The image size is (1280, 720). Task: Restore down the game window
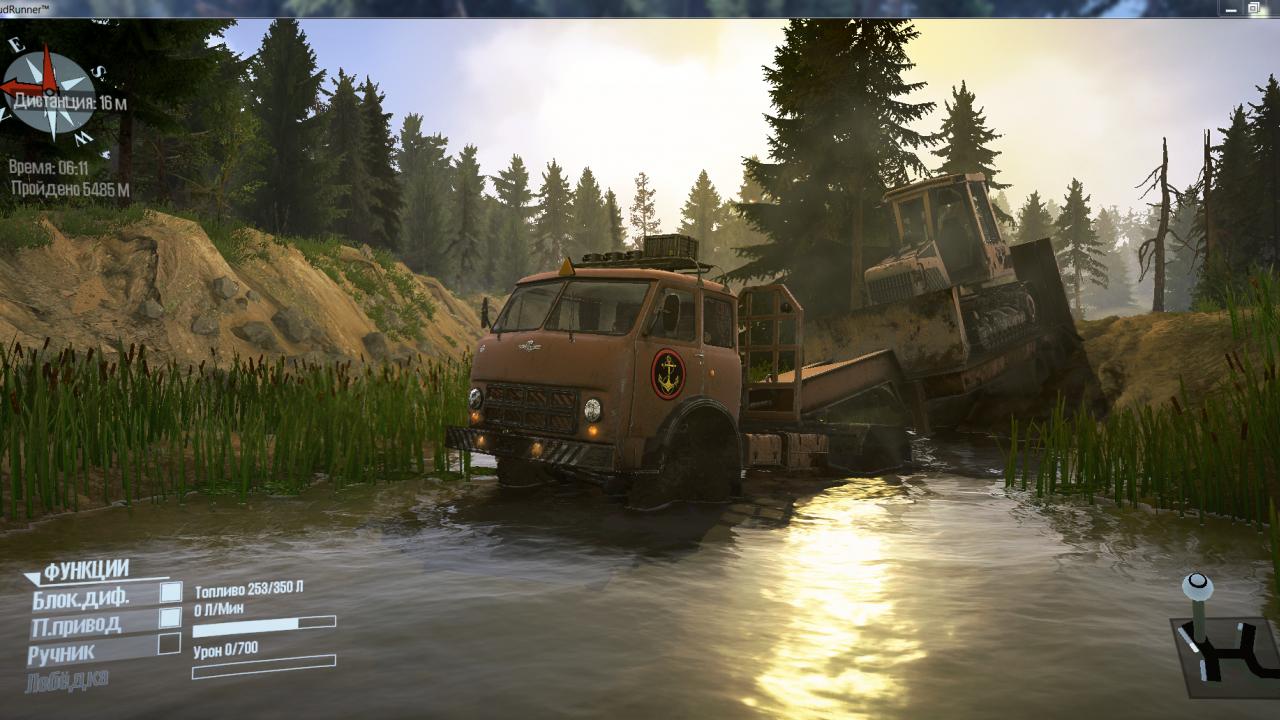pos(1253,8)
